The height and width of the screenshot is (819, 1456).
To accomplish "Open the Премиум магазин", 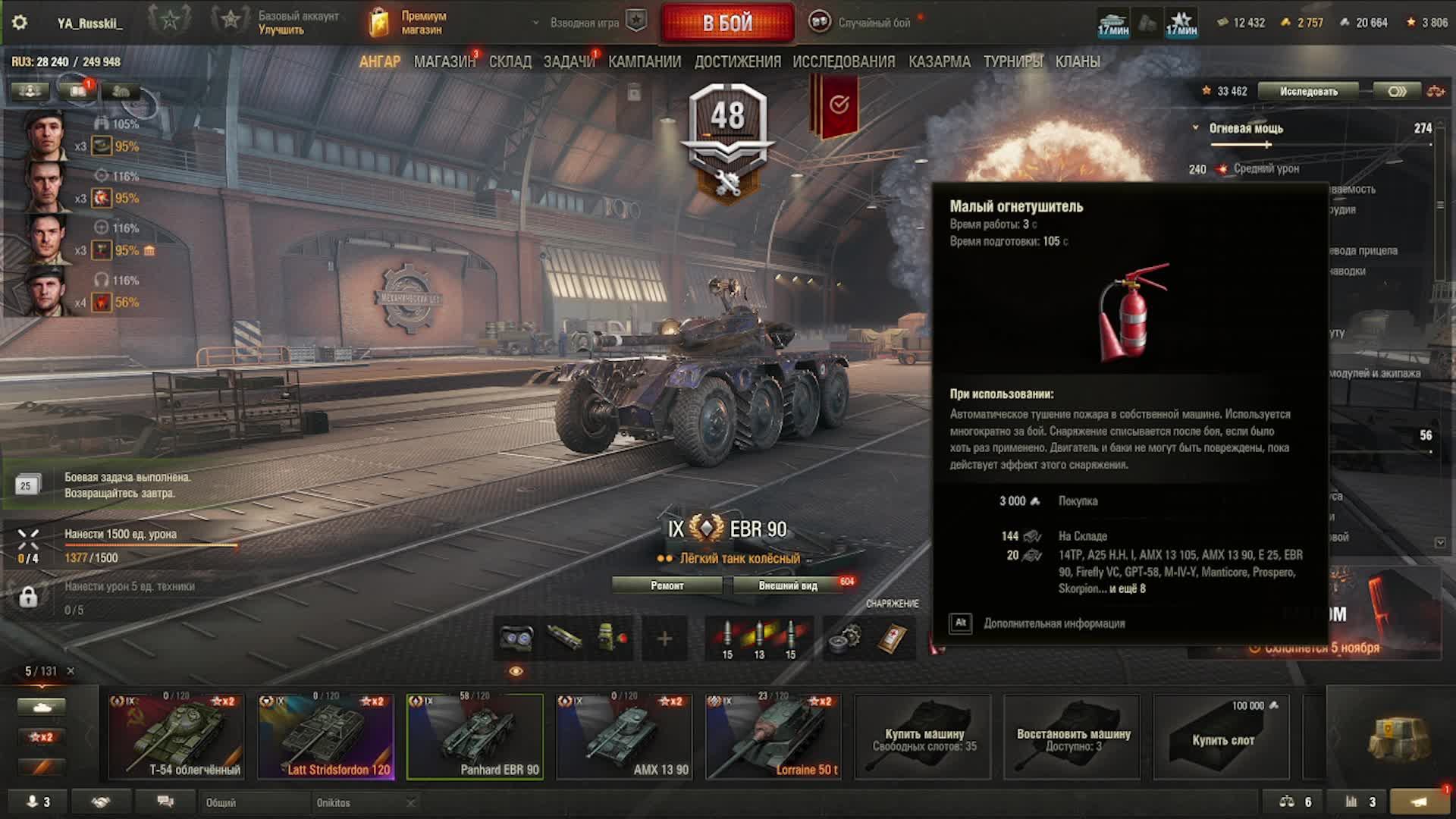I will (x=409, y=23).
